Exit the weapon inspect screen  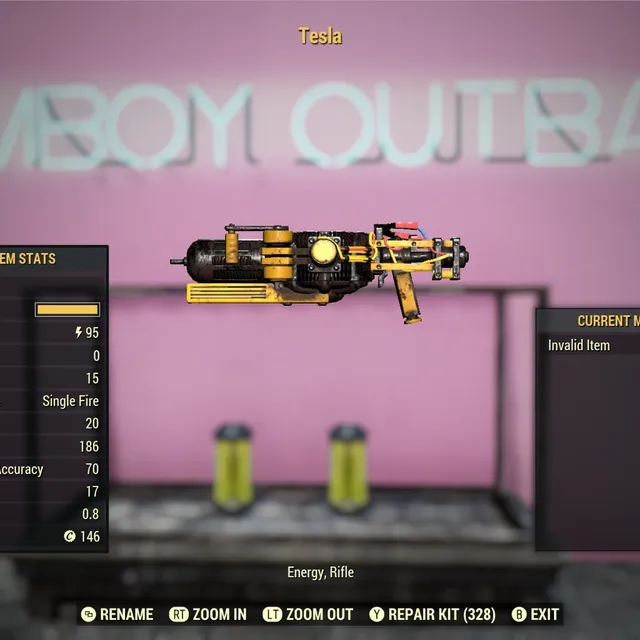point(535,614)
